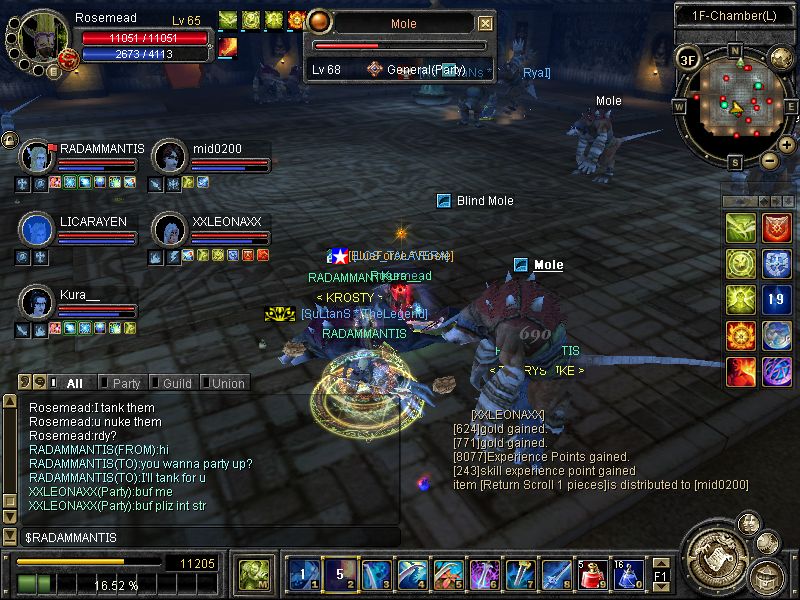Close the Mole target window
800x600 pixels.
(486, 23)
